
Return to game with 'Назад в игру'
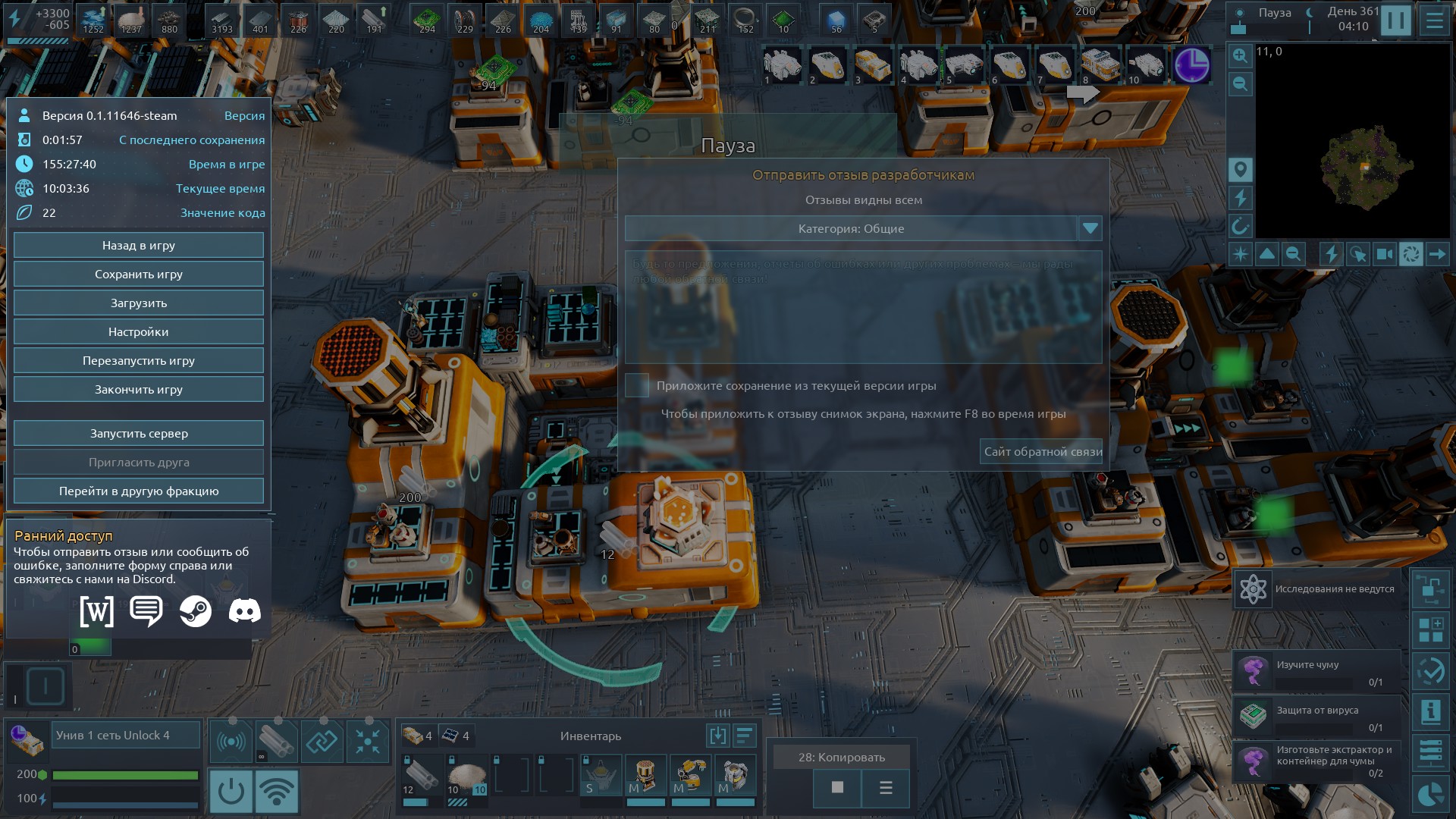pyautogui.click(x=139, y=246)
